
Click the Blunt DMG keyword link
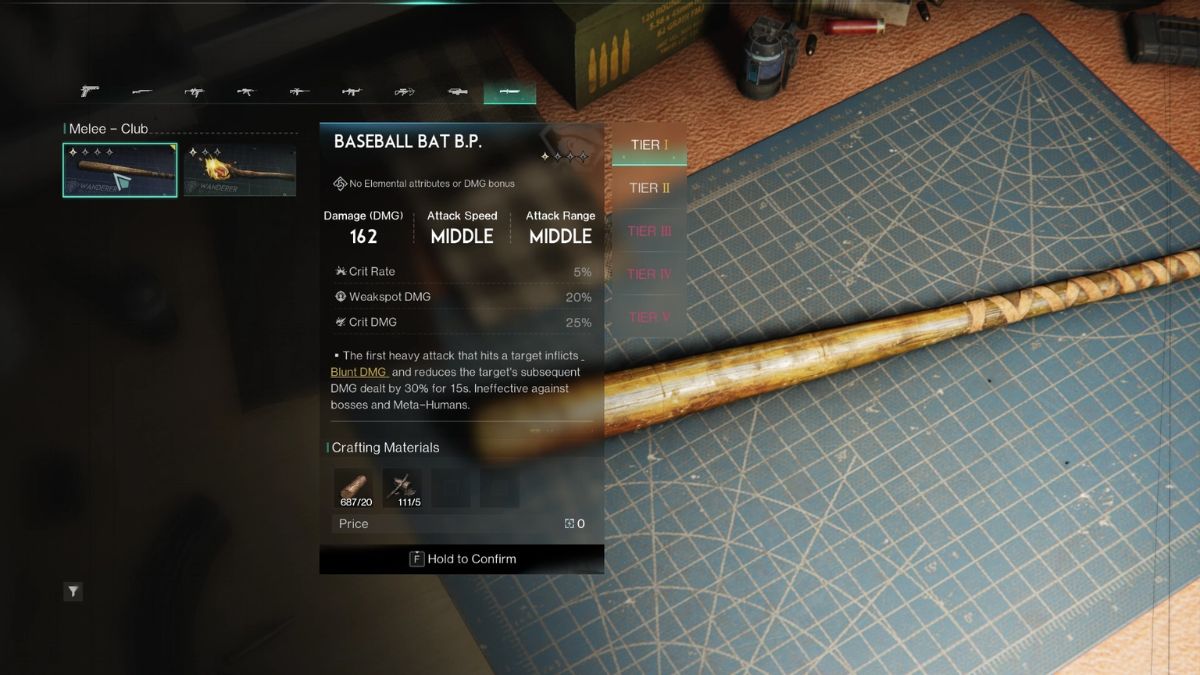[359, 372]
